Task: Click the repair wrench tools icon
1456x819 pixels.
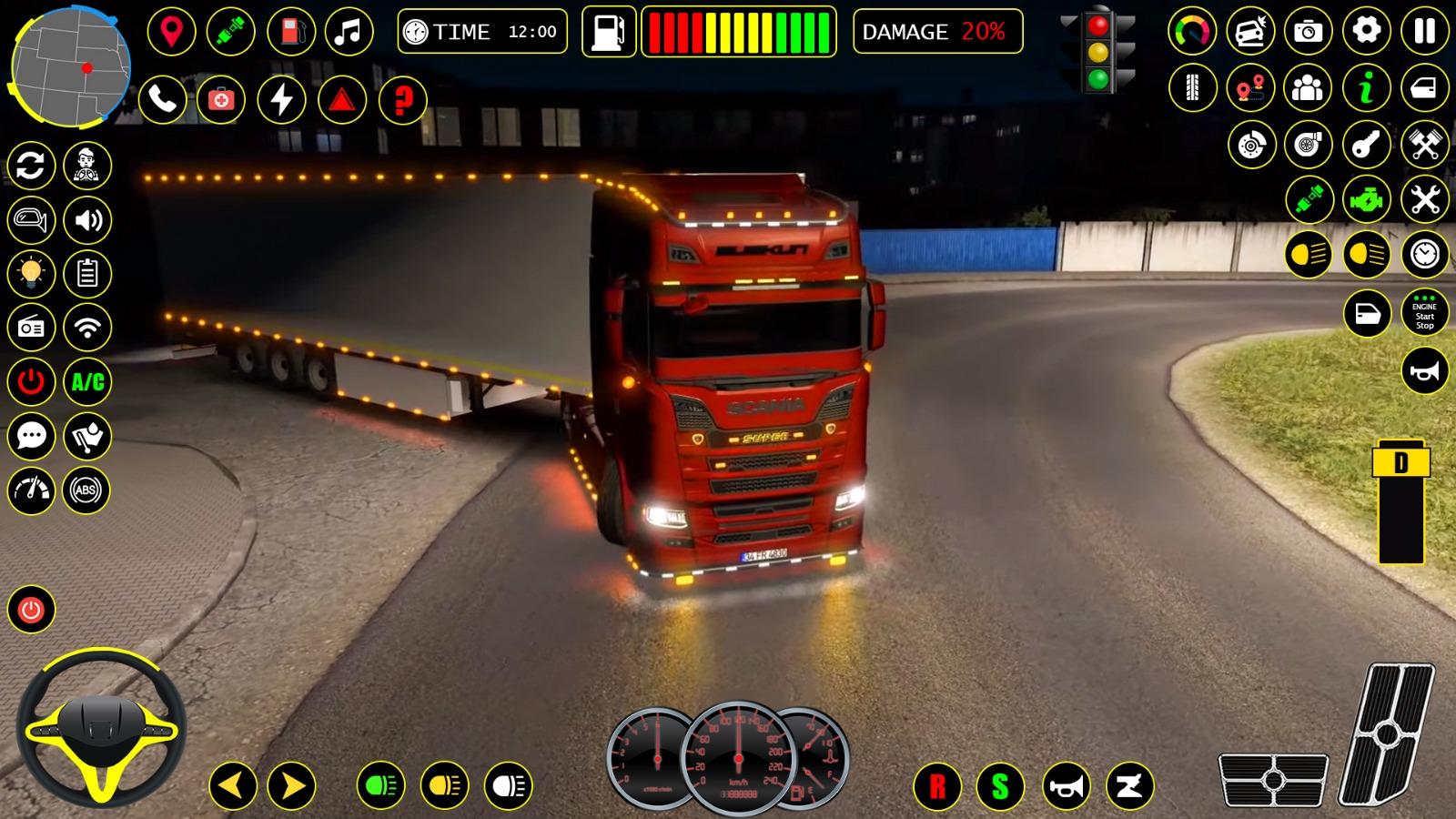Action: [x=1425, y=201]
